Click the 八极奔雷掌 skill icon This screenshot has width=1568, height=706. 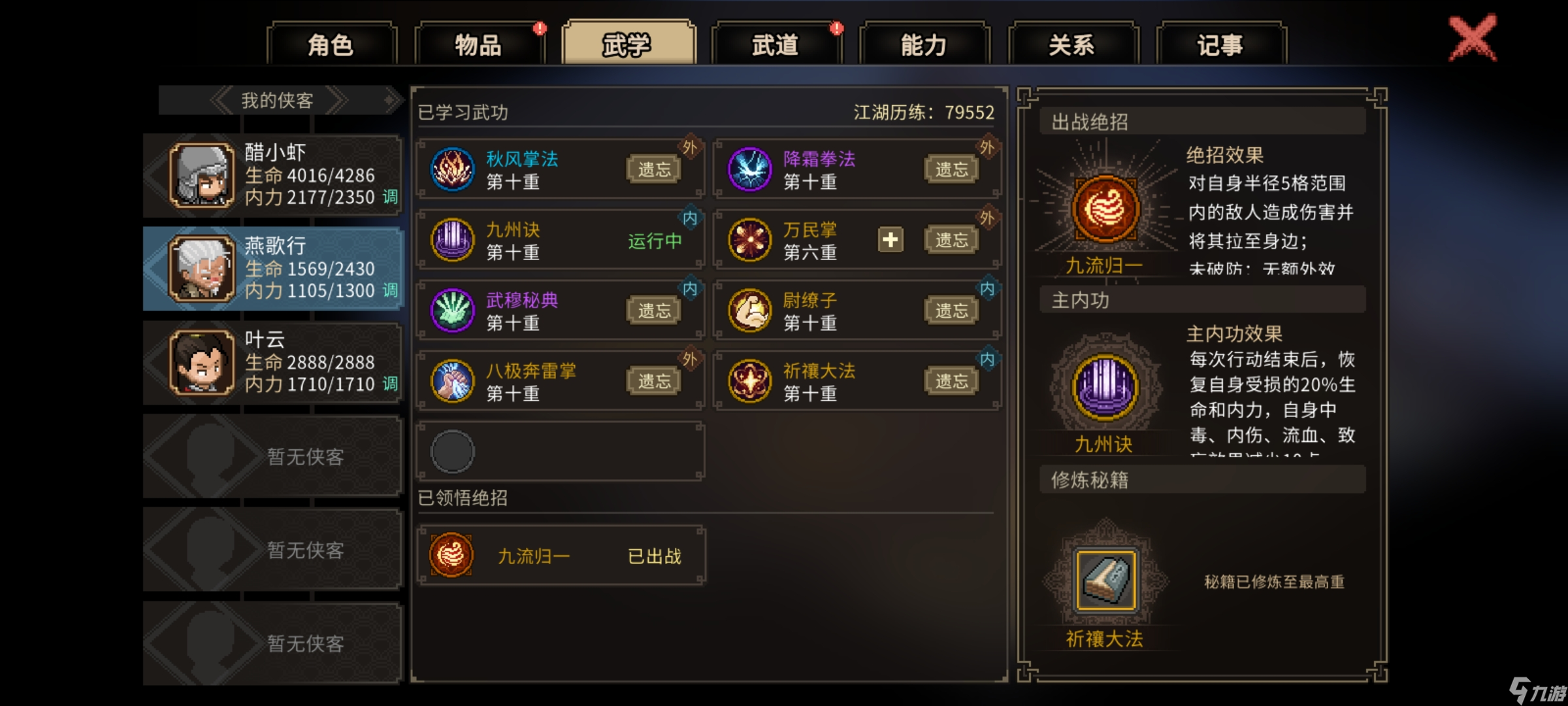click(x=452, y=380)
